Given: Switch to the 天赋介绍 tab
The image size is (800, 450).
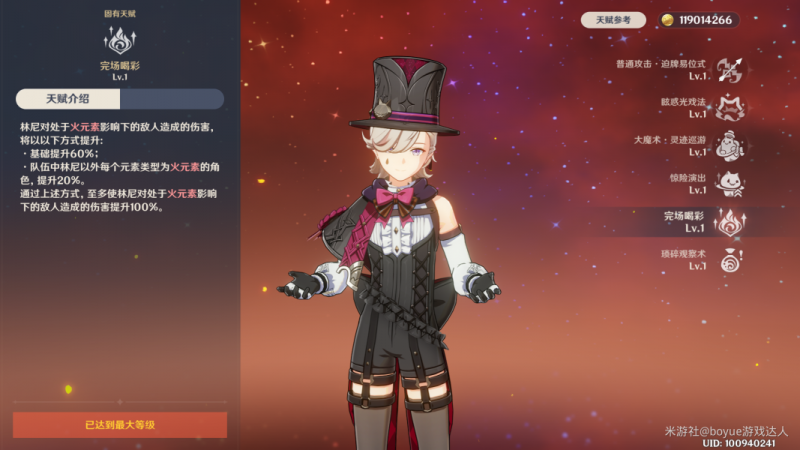Looking at the screenshot, I should point(68,99).
